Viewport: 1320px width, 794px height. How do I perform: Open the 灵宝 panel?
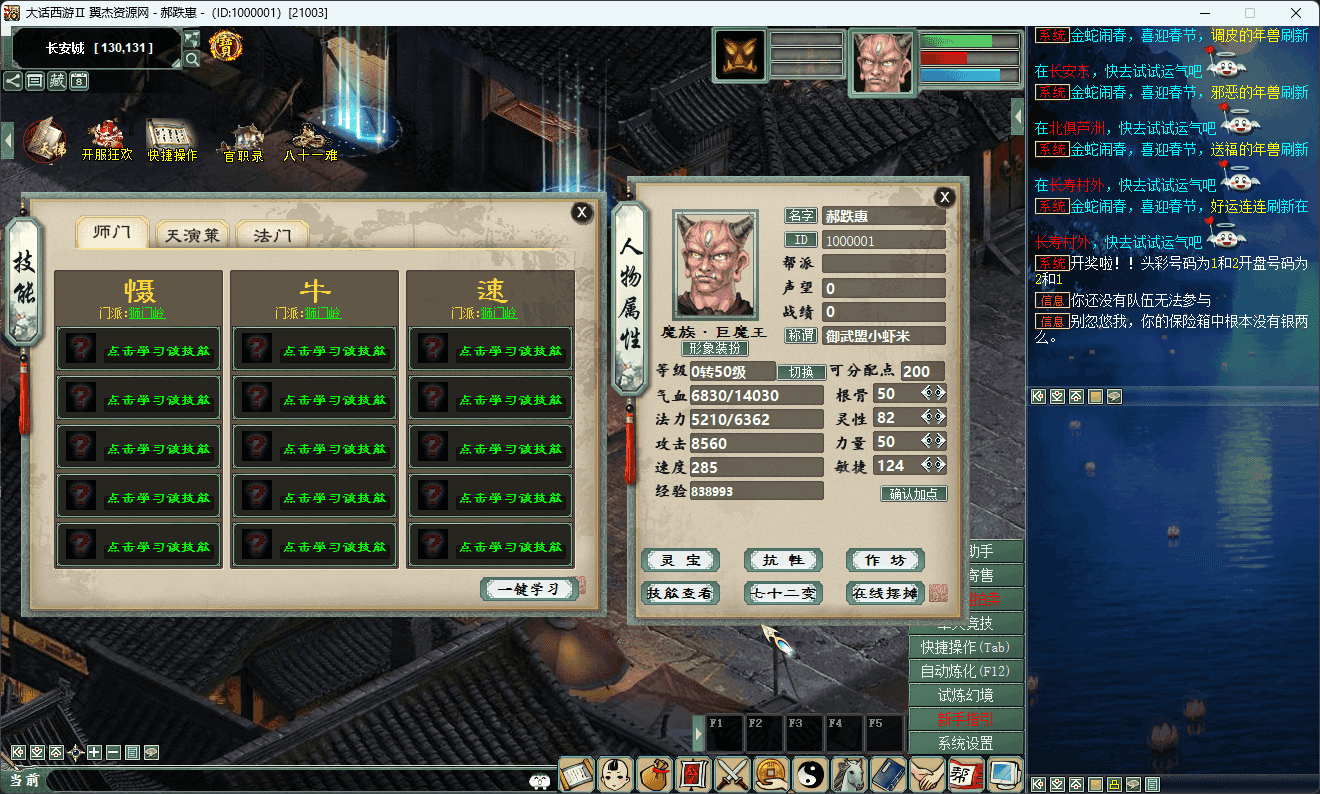680,560
